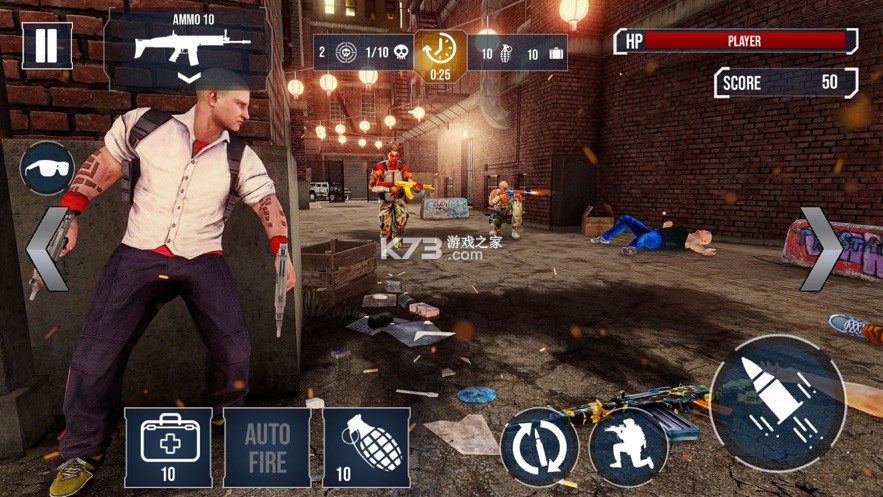Use the medkit button

click(168, 447)
